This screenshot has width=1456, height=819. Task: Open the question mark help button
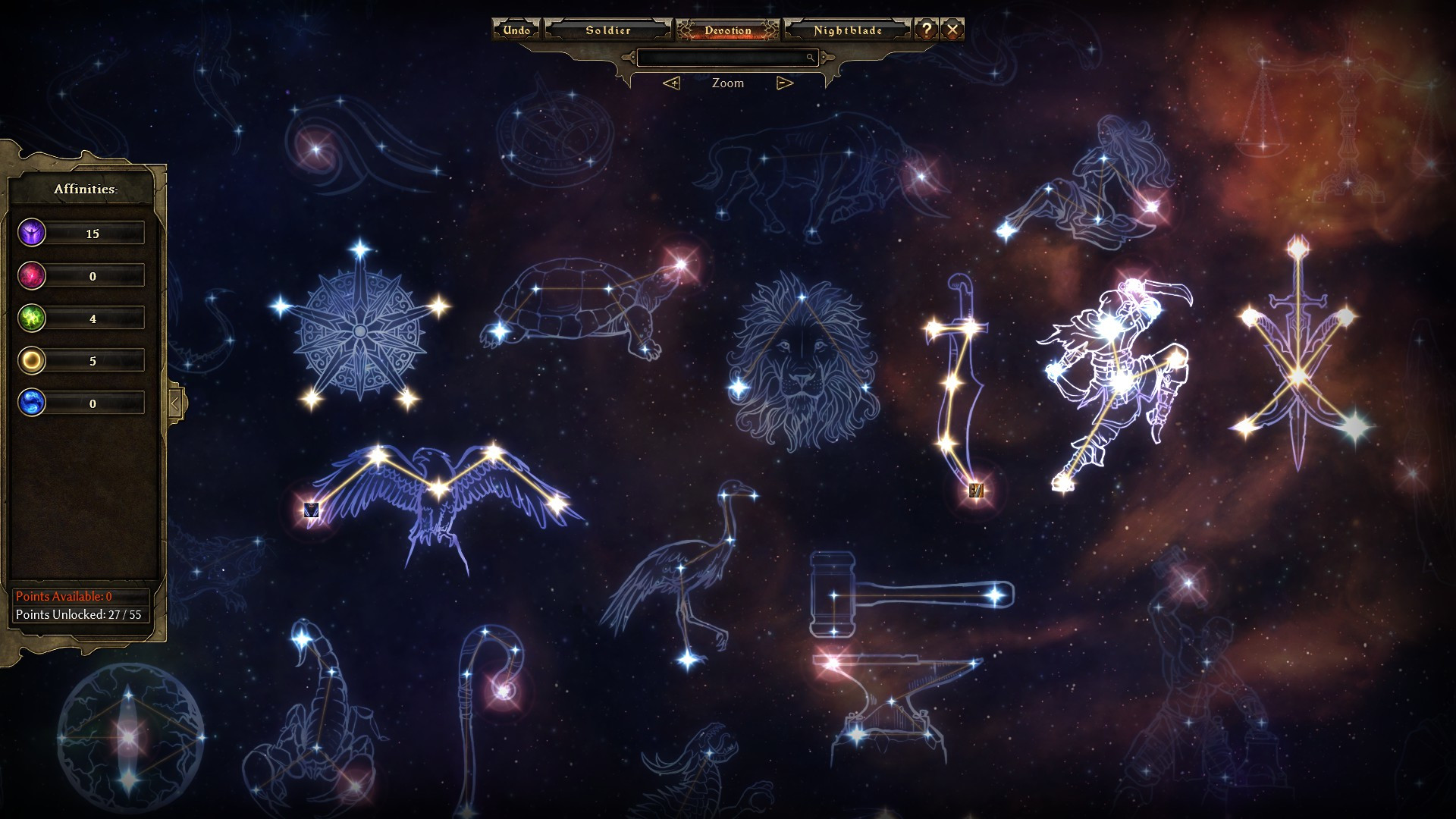(x=927, y=30)
